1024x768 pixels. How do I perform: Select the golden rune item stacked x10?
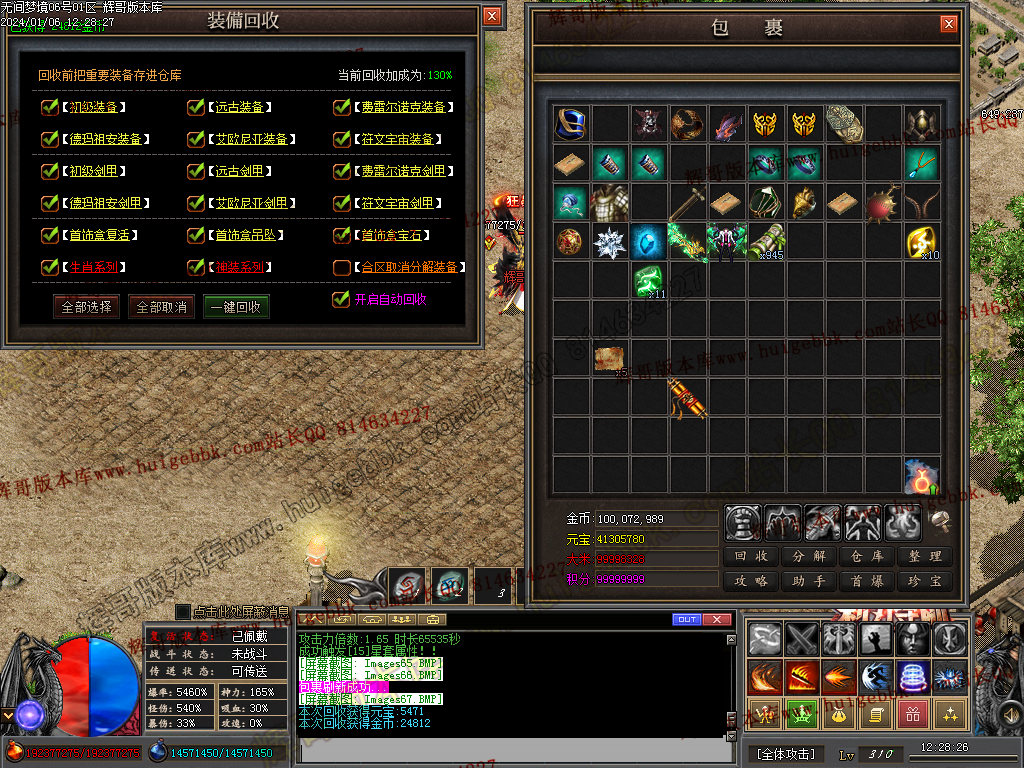[922, 241]
